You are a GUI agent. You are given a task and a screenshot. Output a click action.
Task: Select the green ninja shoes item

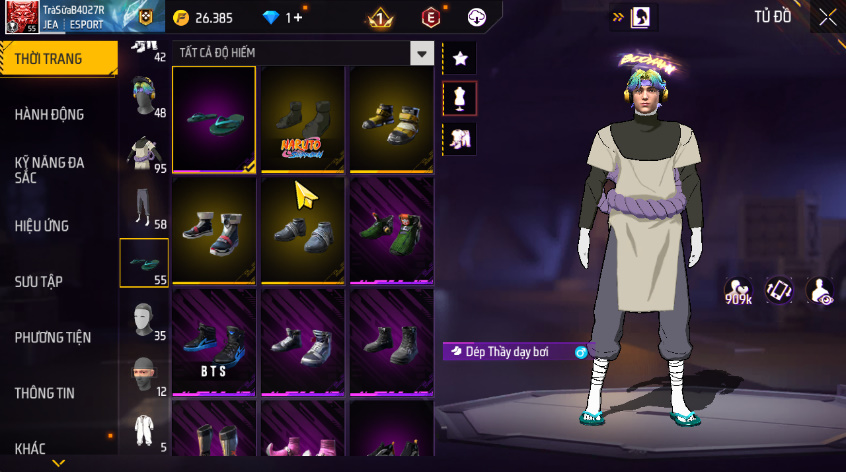tap(391, 230)
